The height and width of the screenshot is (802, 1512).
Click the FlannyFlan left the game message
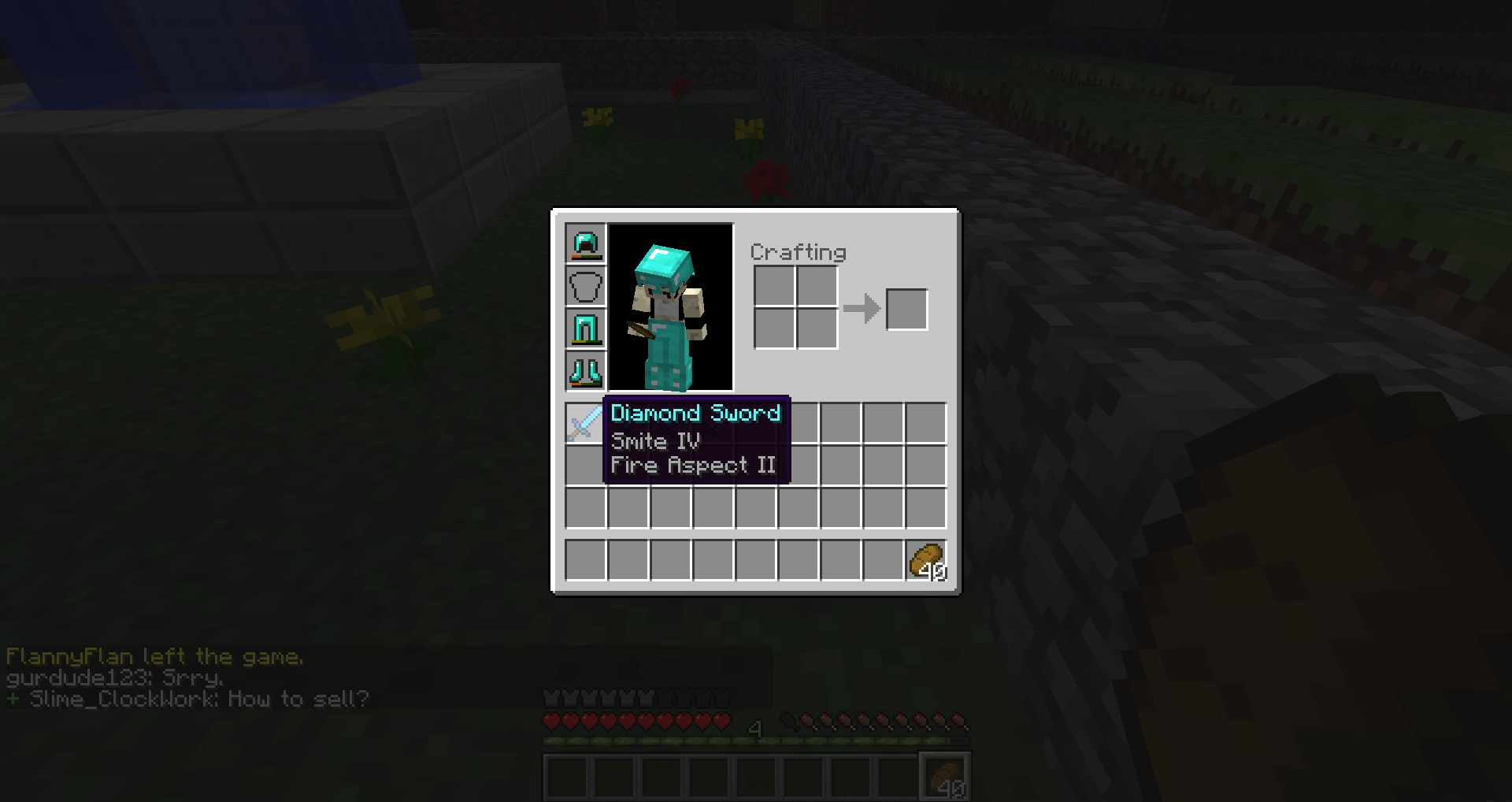[x=154, y=656]
